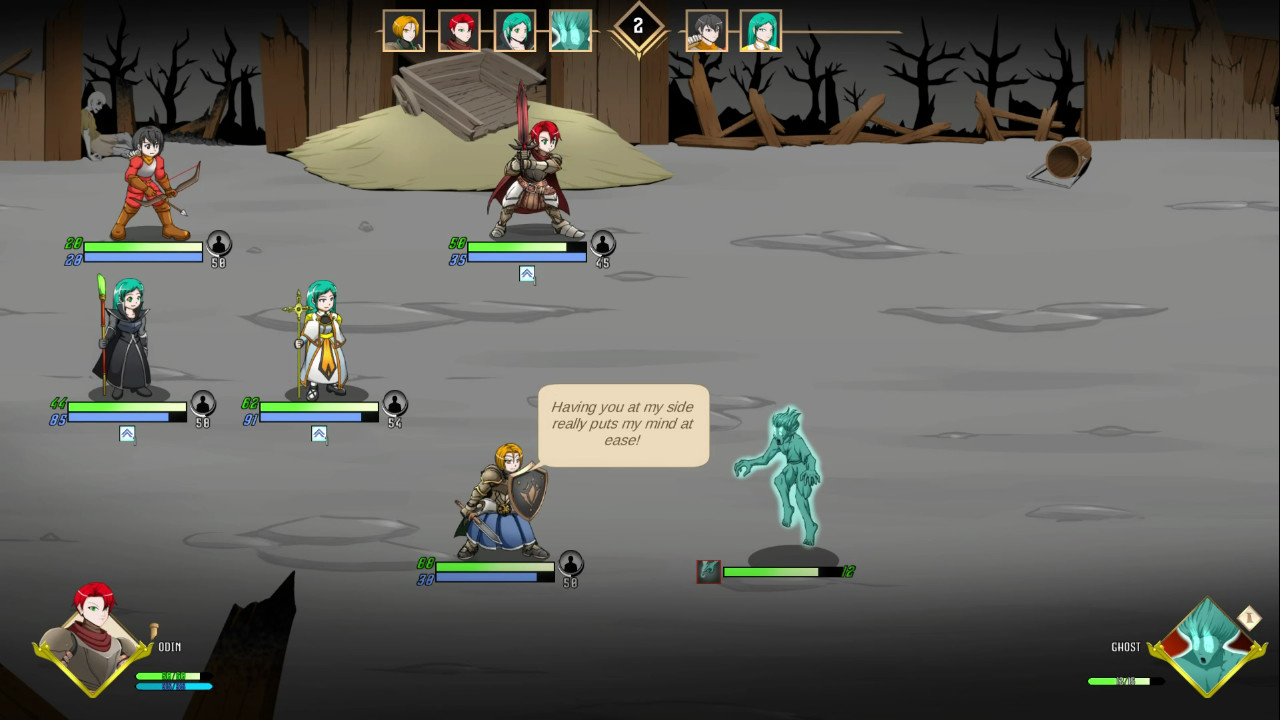Expand the buff chevron below the dark-robed mage
This screenshot has height=720, width=1280.
(126, 434)
